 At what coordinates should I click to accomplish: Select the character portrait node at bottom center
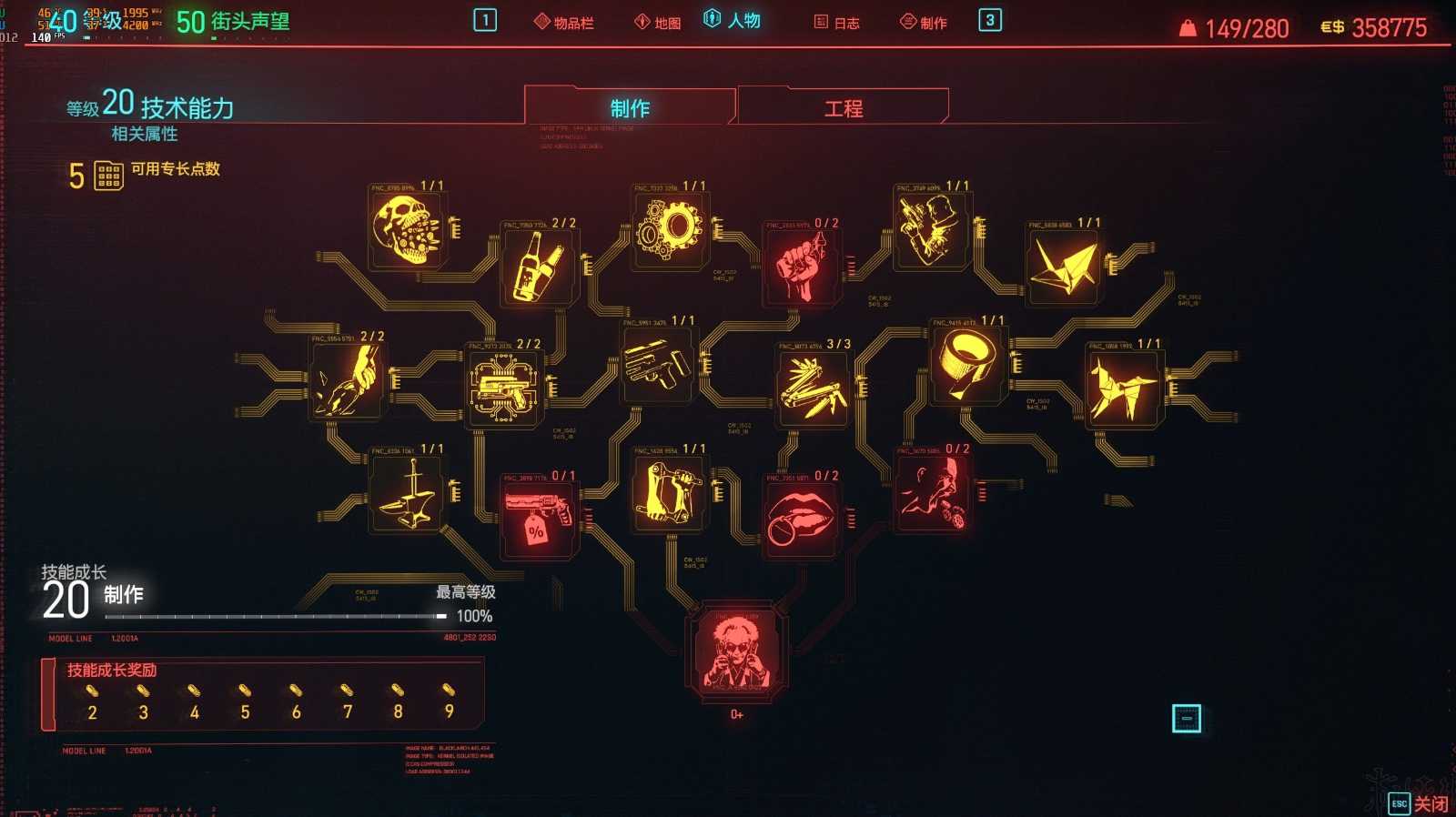737,652
